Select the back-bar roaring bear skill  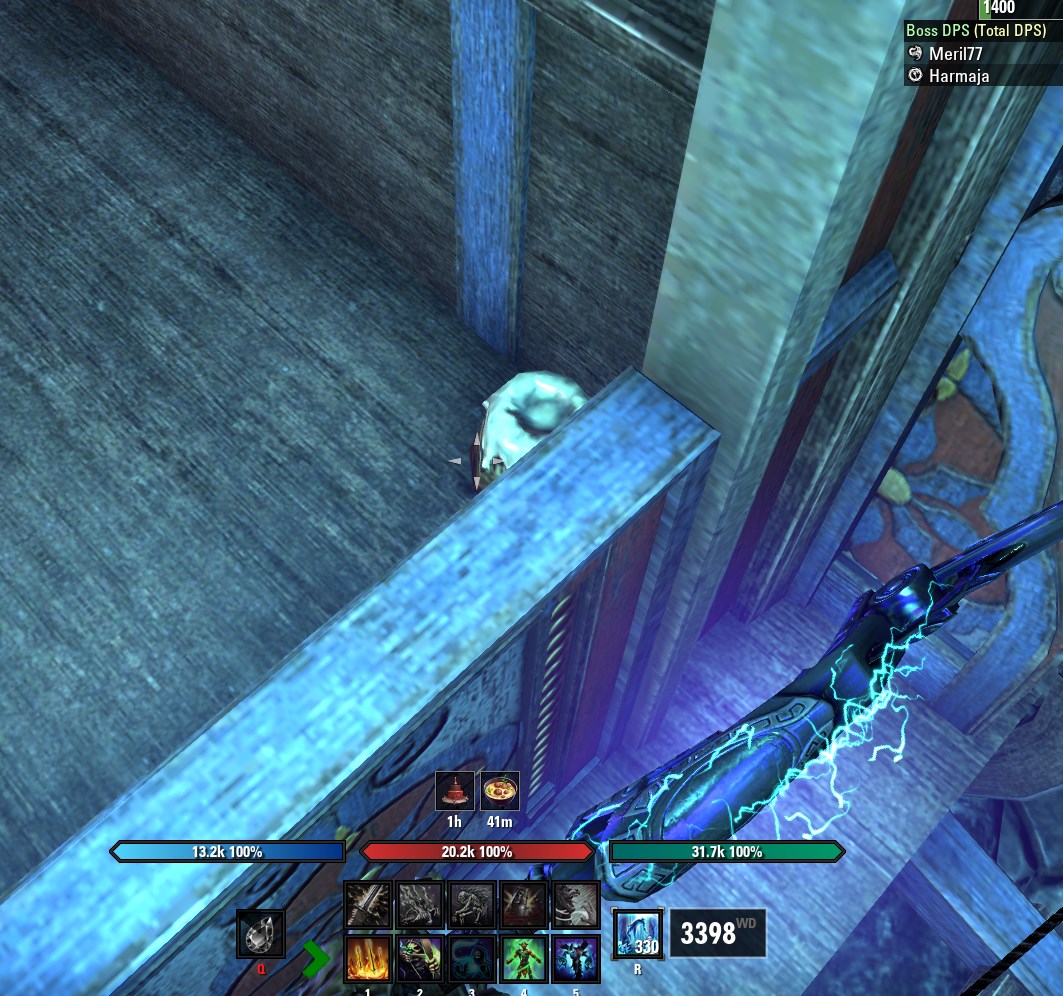point(576,905)
